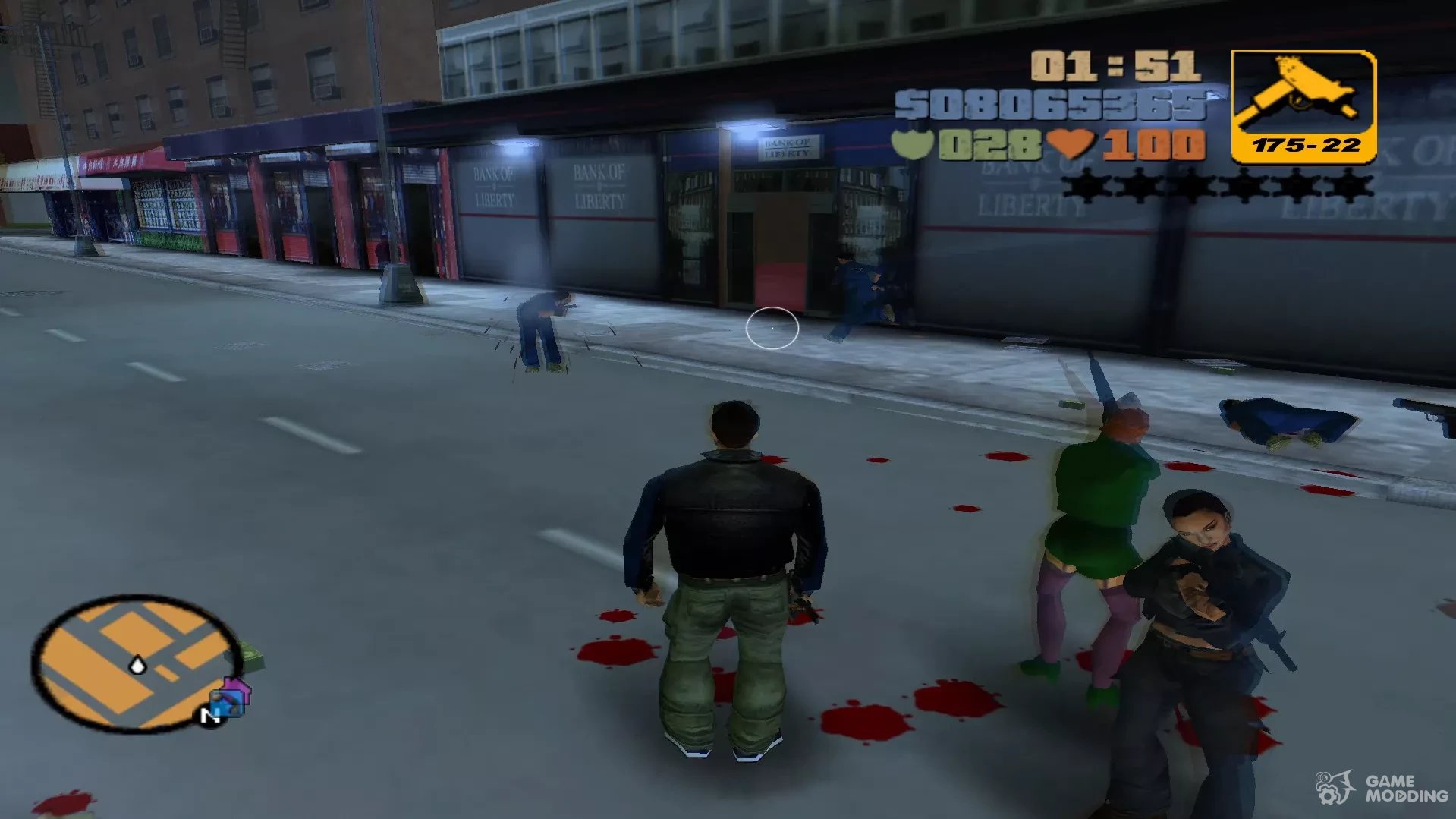
Task: Click the Game Modding watermark logo
Action: (x=1383, y=789)
